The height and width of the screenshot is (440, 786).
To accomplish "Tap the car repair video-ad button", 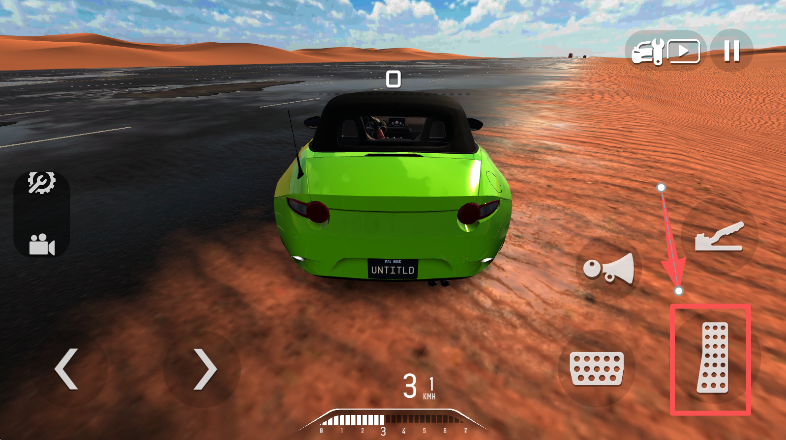I will 665,50.
